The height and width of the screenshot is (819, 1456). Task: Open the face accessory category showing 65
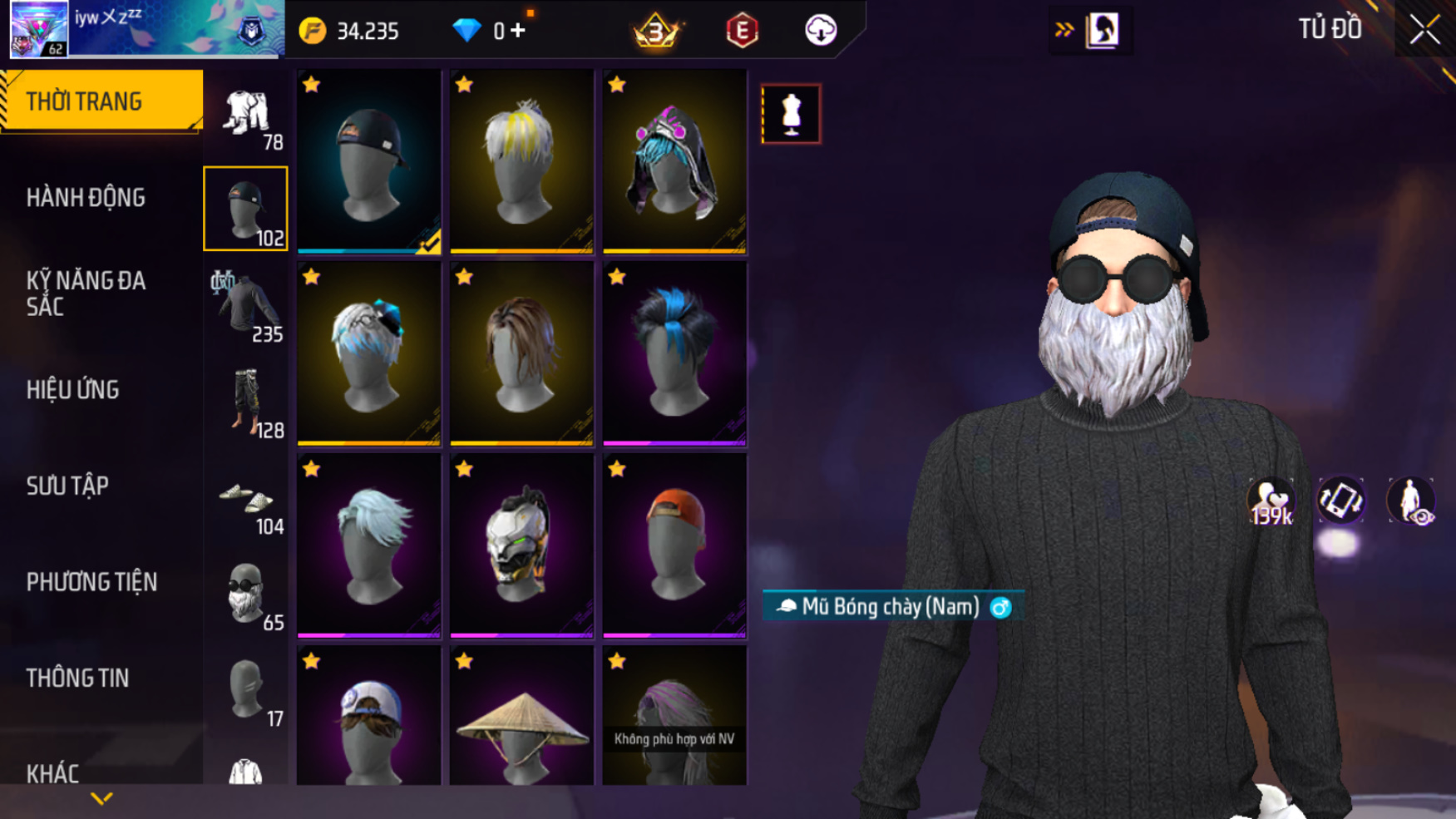click(247, 595)
